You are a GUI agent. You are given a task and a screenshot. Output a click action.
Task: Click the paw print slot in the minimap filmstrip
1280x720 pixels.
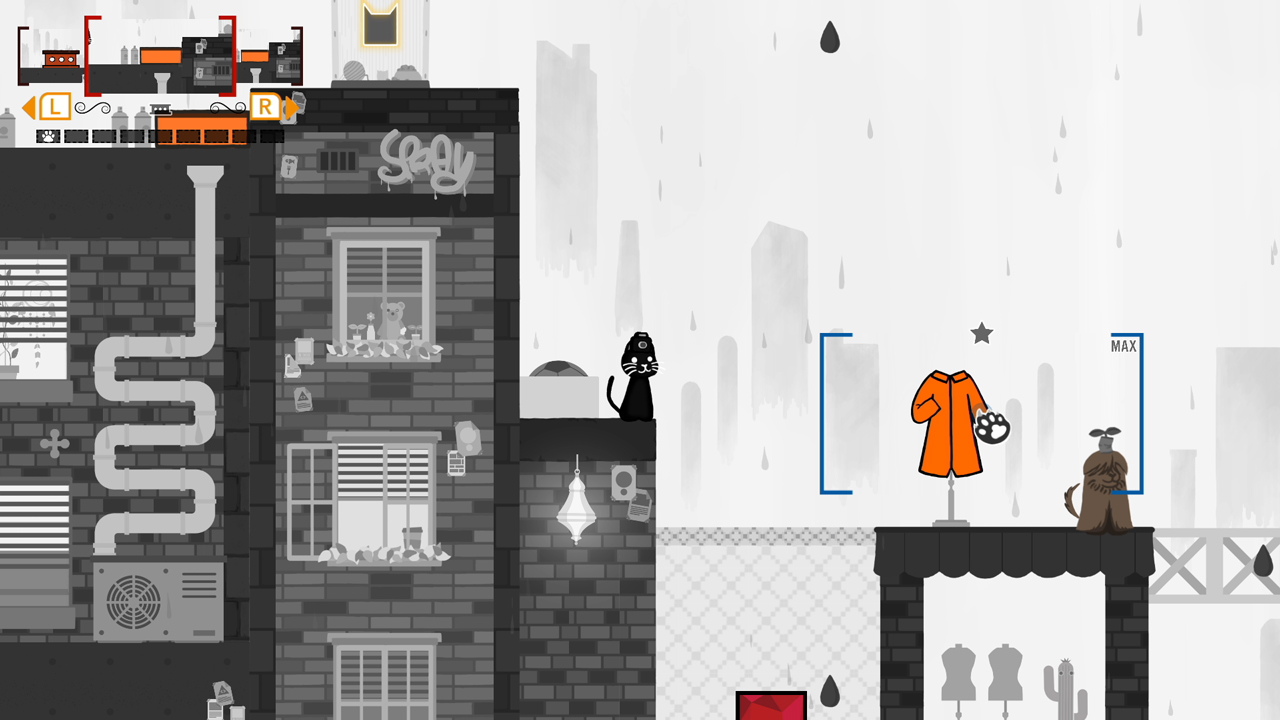(48, 135)
